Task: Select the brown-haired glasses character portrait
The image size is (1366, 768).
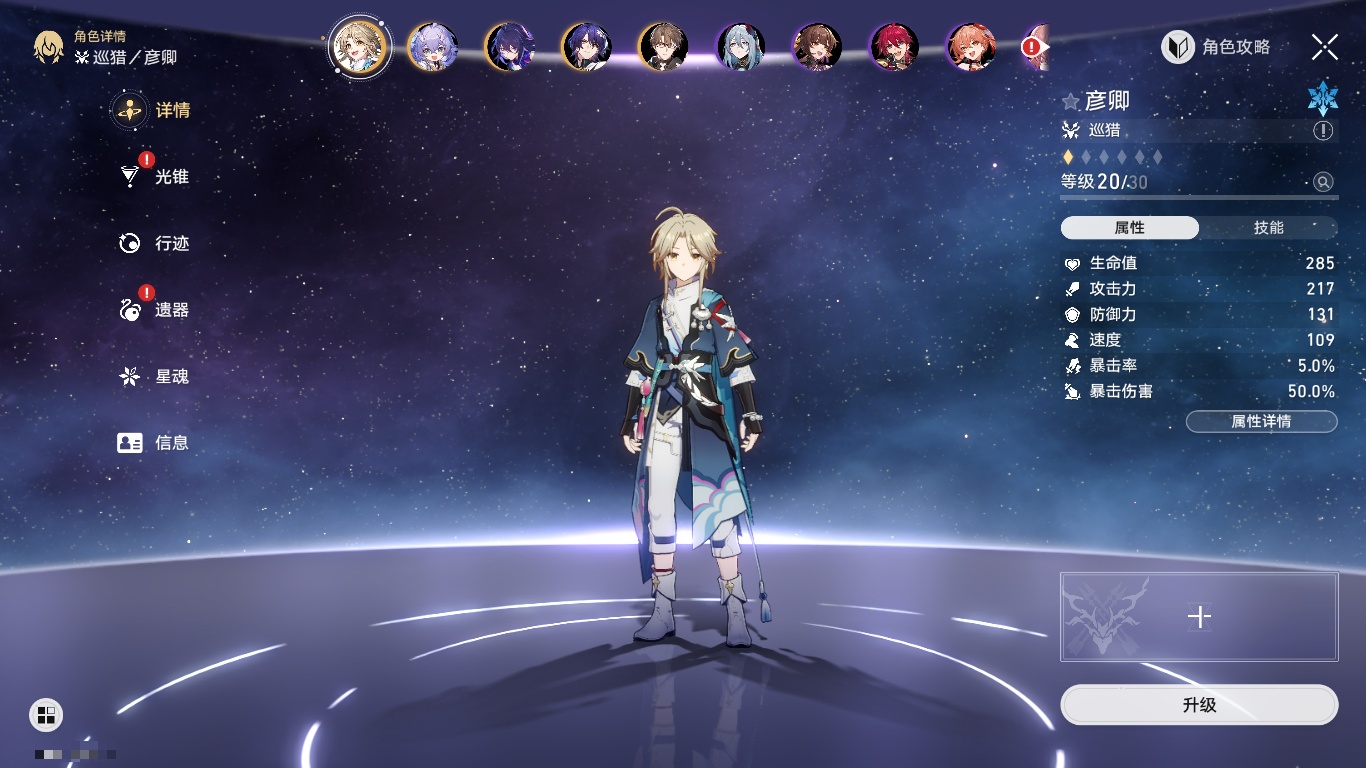Action: click(x=663, y=47)
